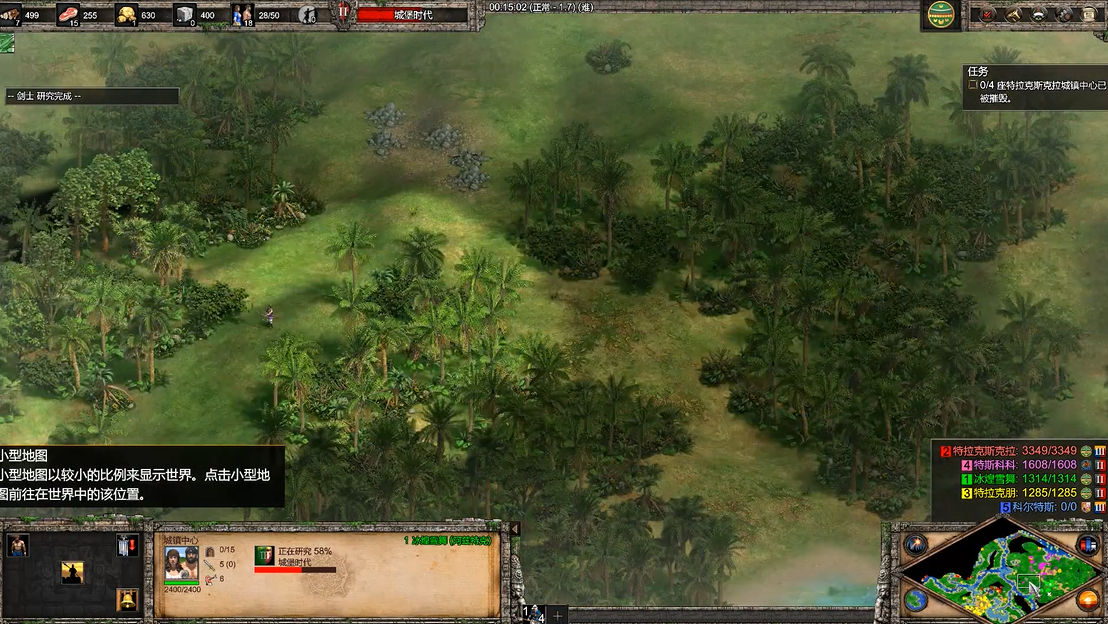The height and width of the screenshot is (624, 1108).
Task: Open the tech tree button
Action: click(1013, 14)
